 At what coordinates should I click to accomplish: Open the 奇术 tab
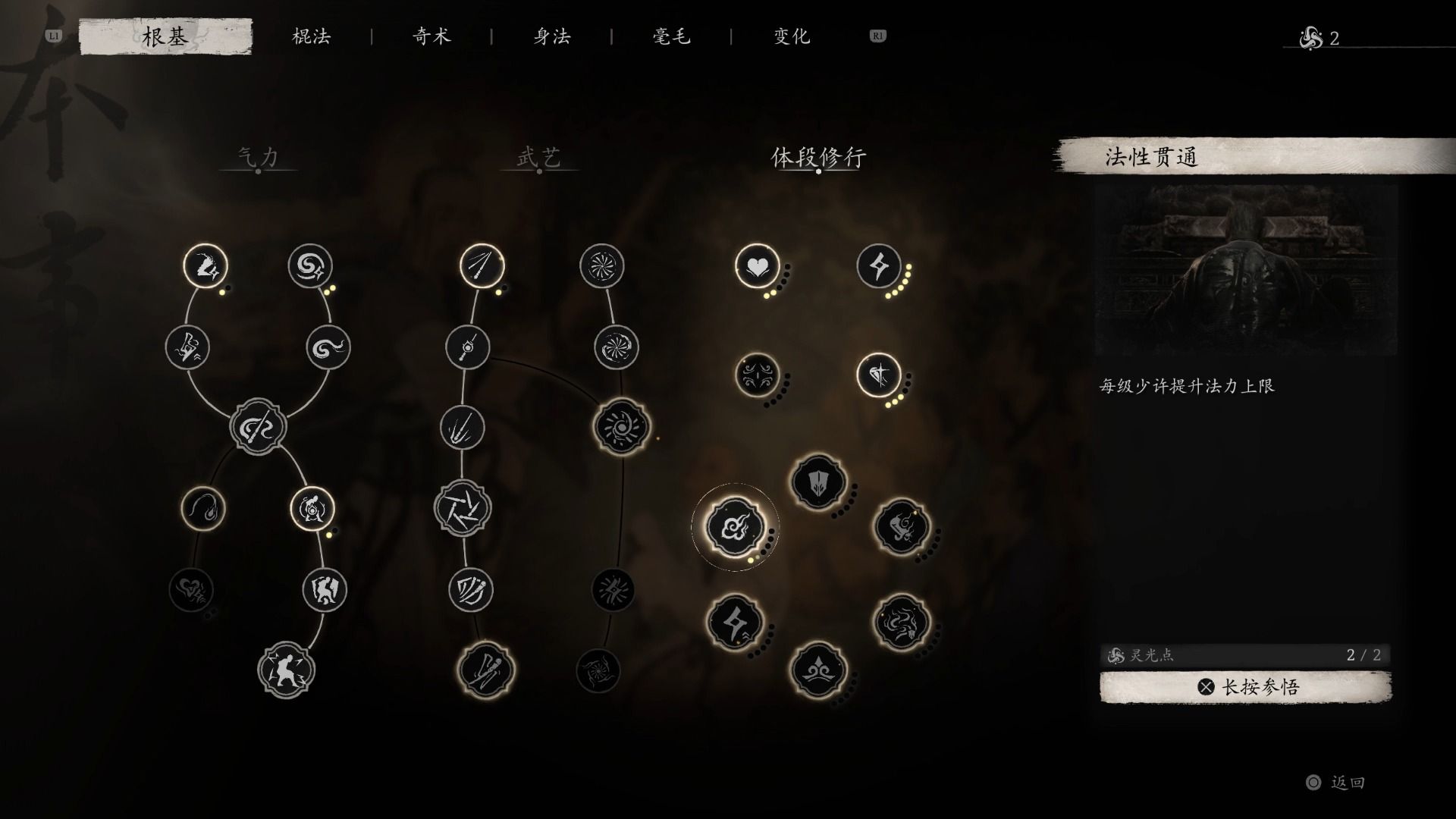pos(432,36)
